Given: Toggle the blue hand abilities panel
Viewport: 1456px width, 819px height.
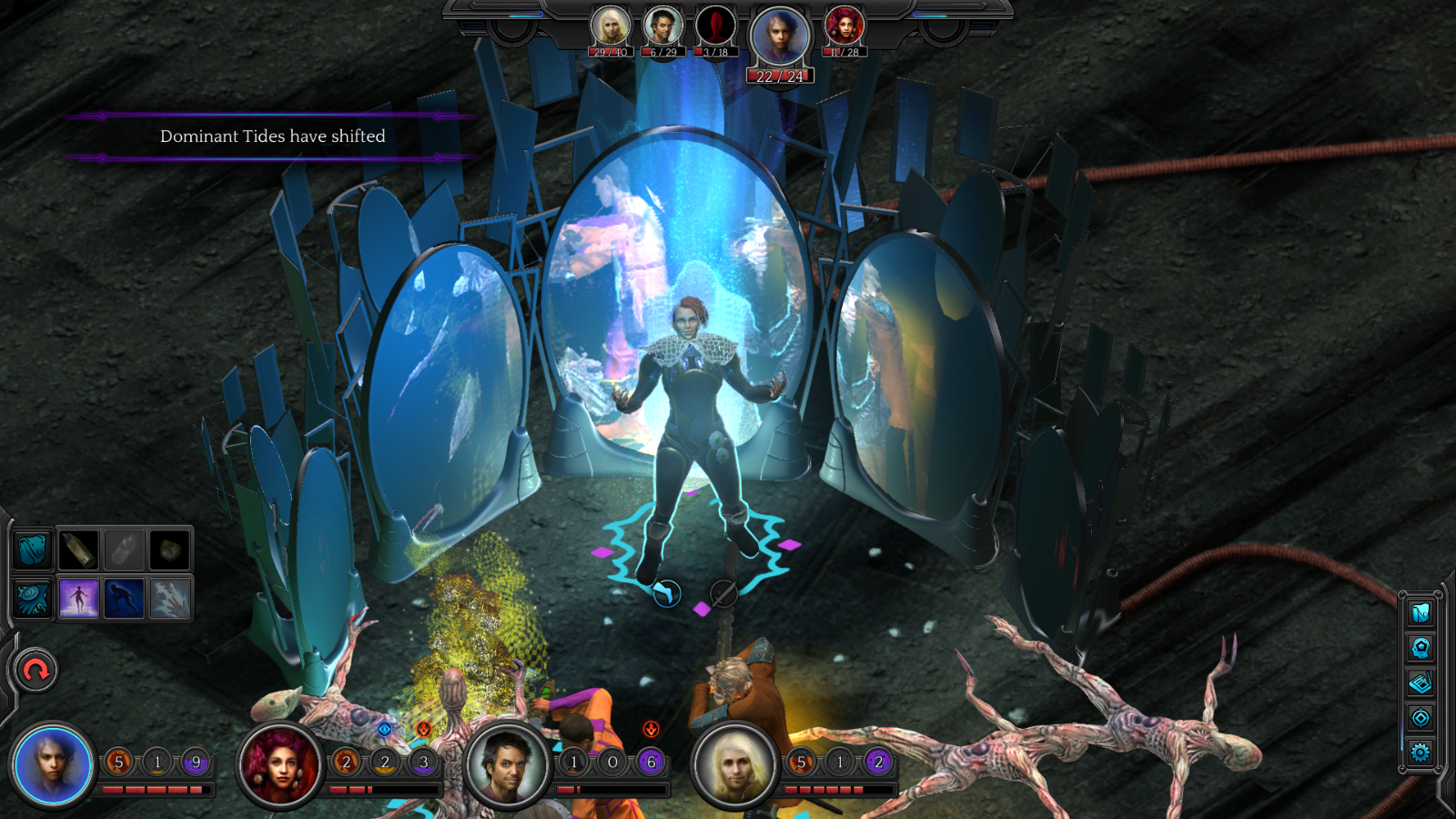Looking at the screenshot, I should click(x=32, y=598).
